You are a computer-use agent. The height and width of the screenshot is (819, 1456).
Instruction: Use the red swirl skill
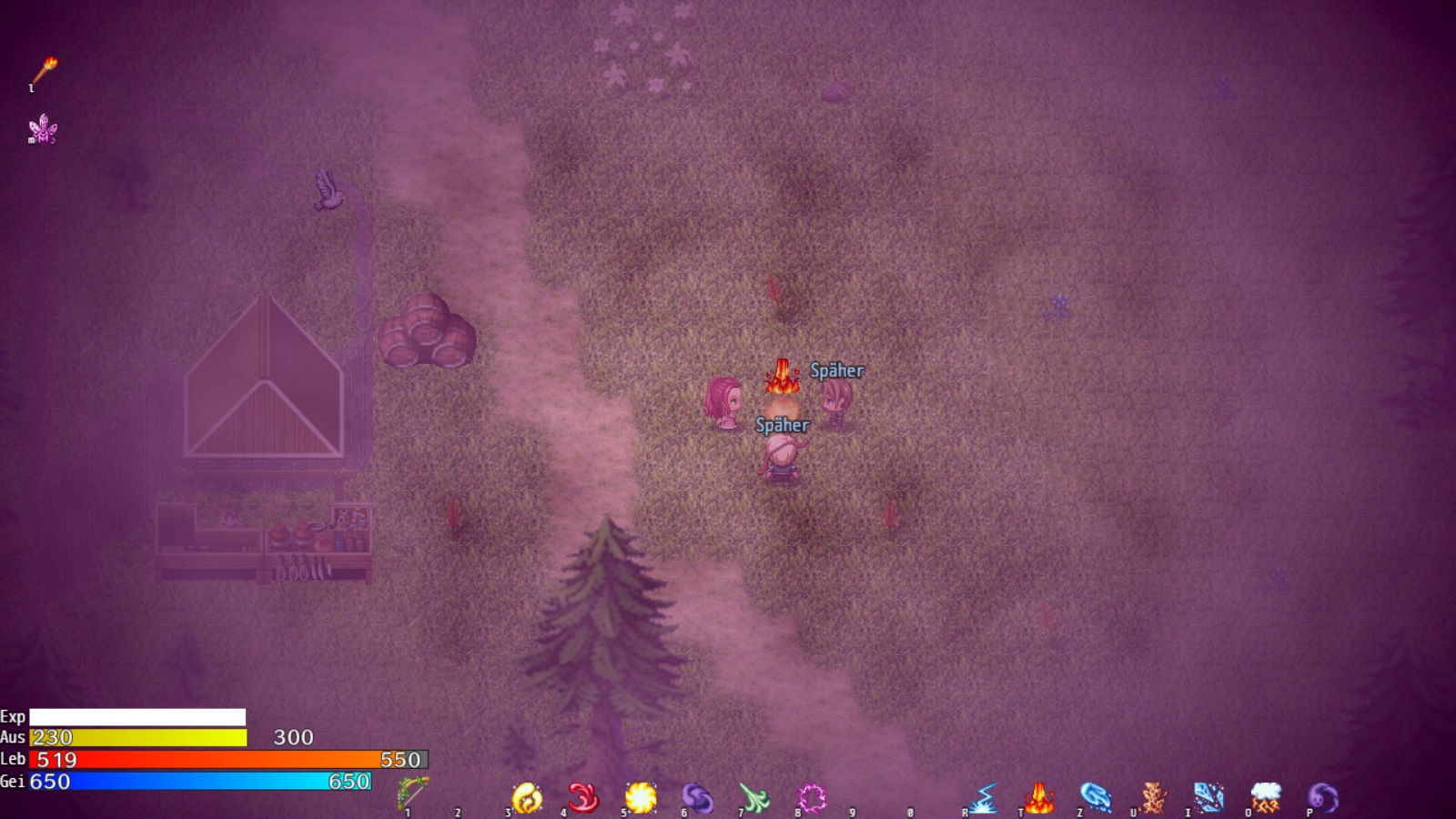pyautogui.click(x=583, y=798)
